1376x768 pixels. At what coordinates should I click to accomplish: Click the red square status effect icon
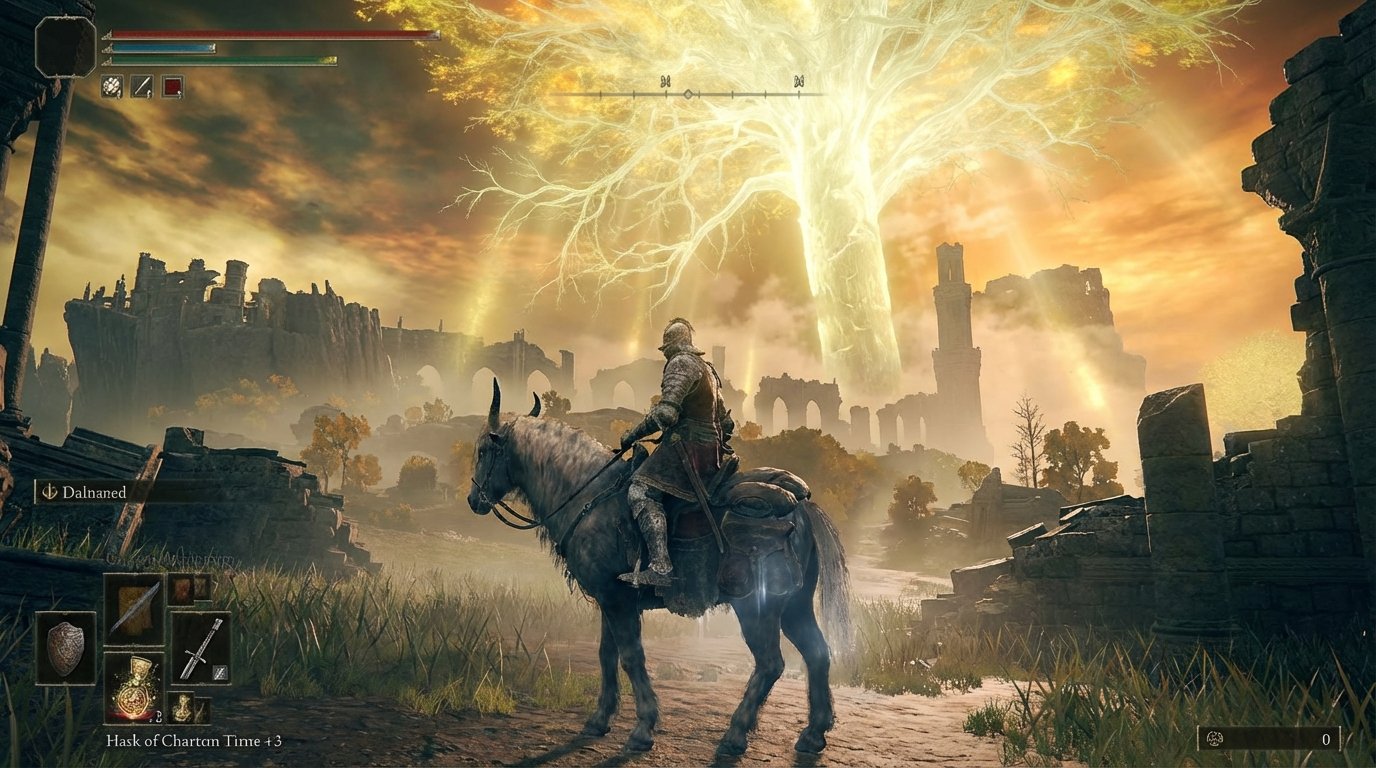(x=172, y=85)
